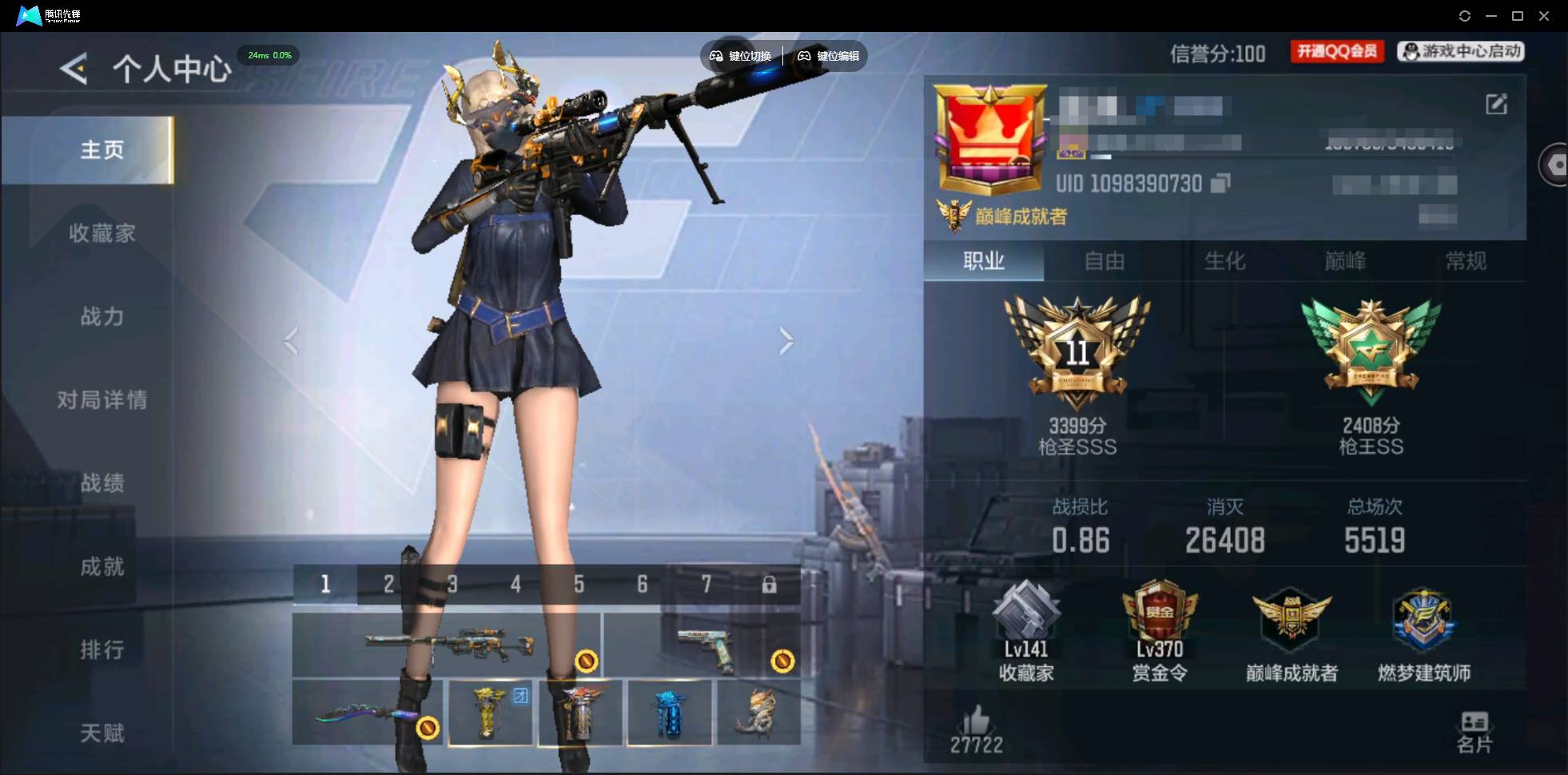Select weapon loadout slot 4
Image resolution: width=1568 pixels, height=775 pixels.
(x=515, y=584)
